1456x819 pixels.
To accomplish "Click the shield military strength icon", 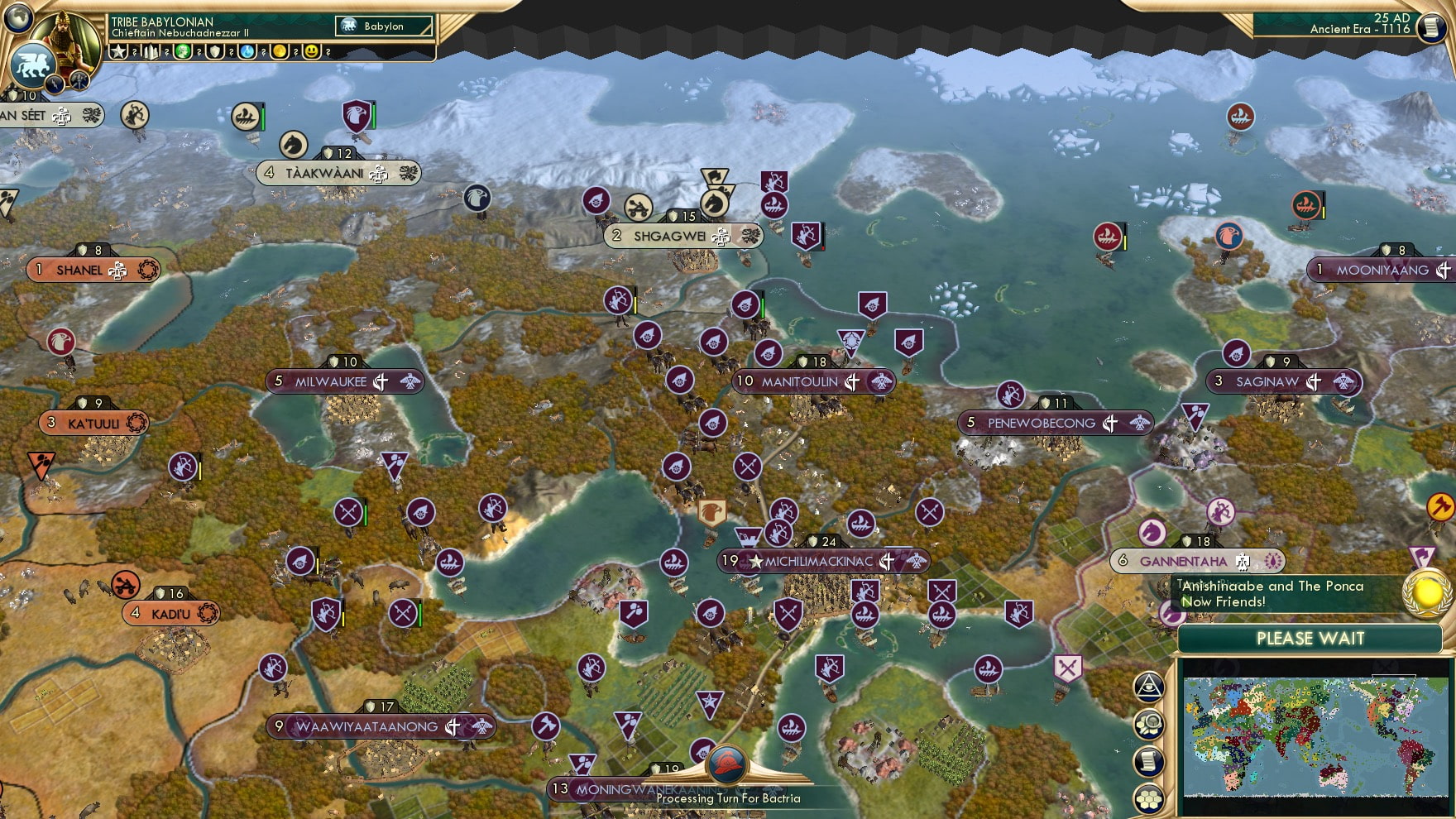I will (x=215, y=52).
